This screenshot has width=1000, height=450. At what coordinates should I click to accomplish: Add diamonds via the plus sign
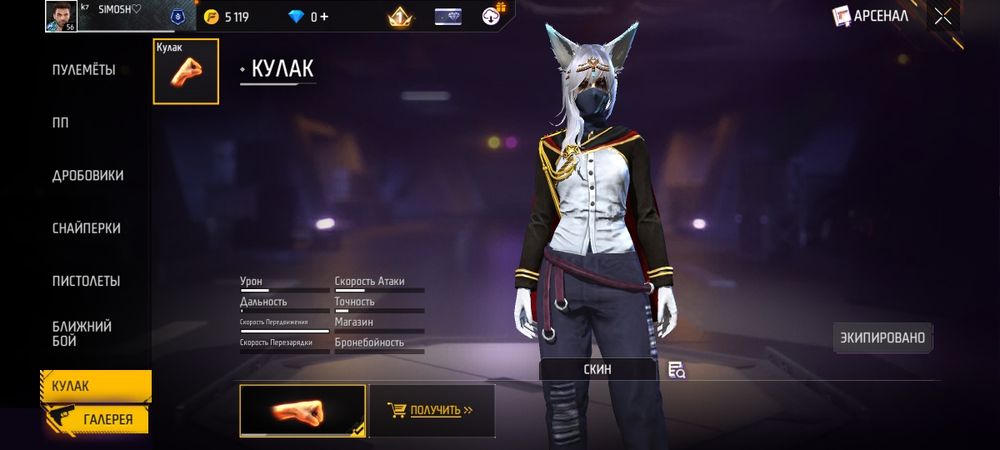pos(324,17)
